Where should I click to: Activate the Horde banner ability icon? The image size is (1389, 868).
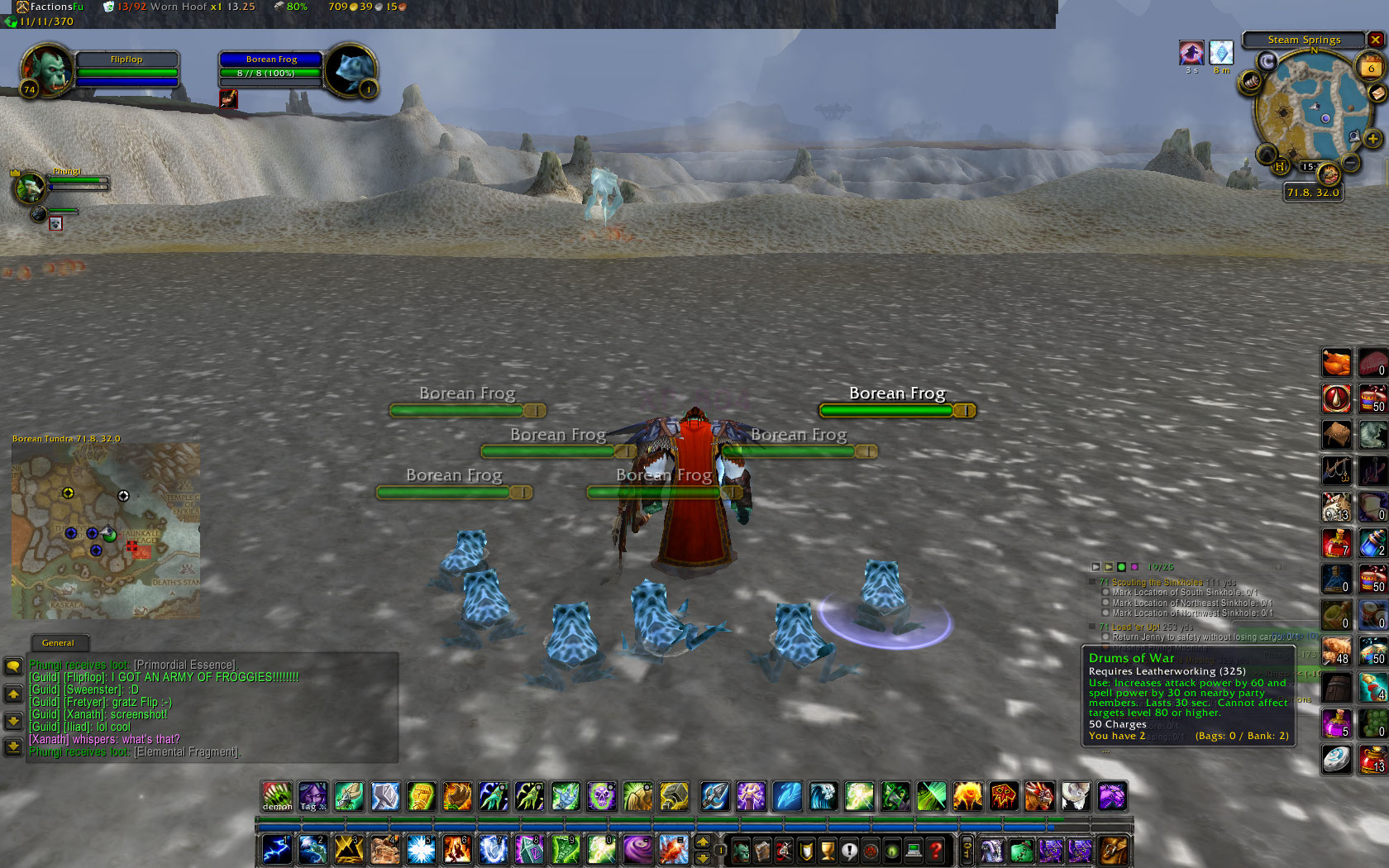click(1004, 796)
